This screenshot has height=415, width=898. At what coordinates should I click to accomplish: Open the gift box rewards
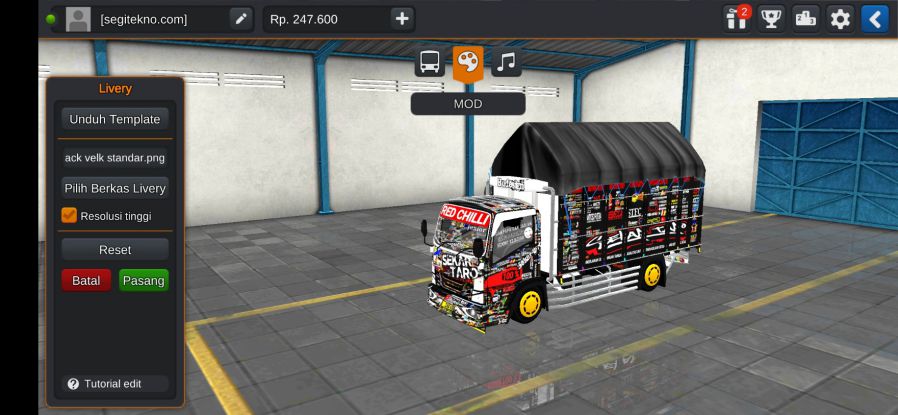(x=737, y=18)
